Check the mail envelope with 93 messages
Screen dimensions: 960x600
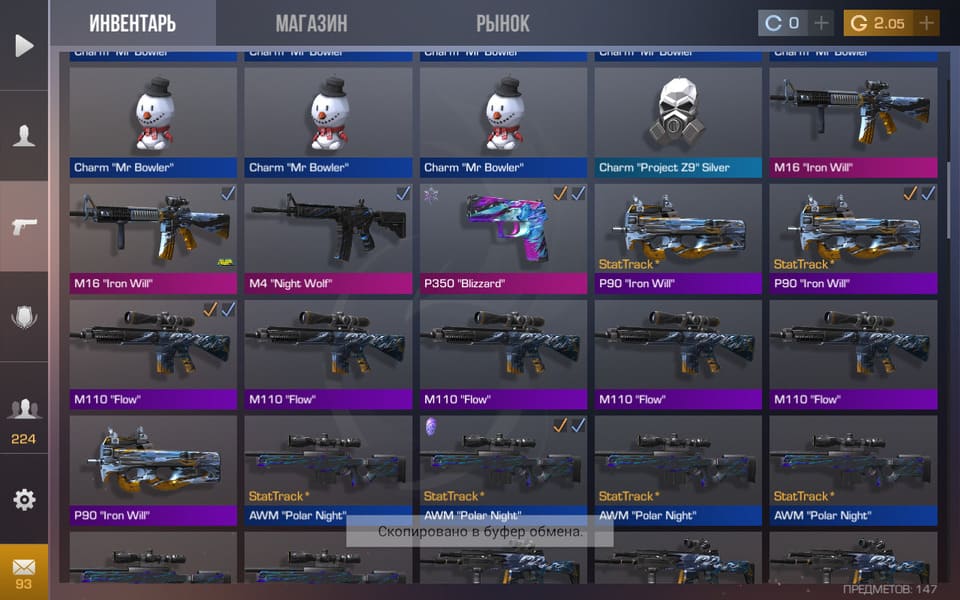(24, 573)
